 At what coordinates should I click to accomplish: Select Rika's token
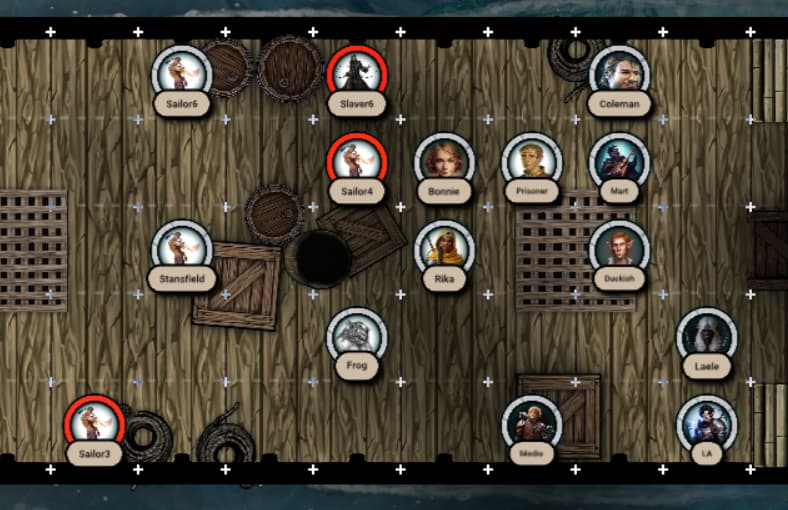pyautogui.click(x=444, y=248)
